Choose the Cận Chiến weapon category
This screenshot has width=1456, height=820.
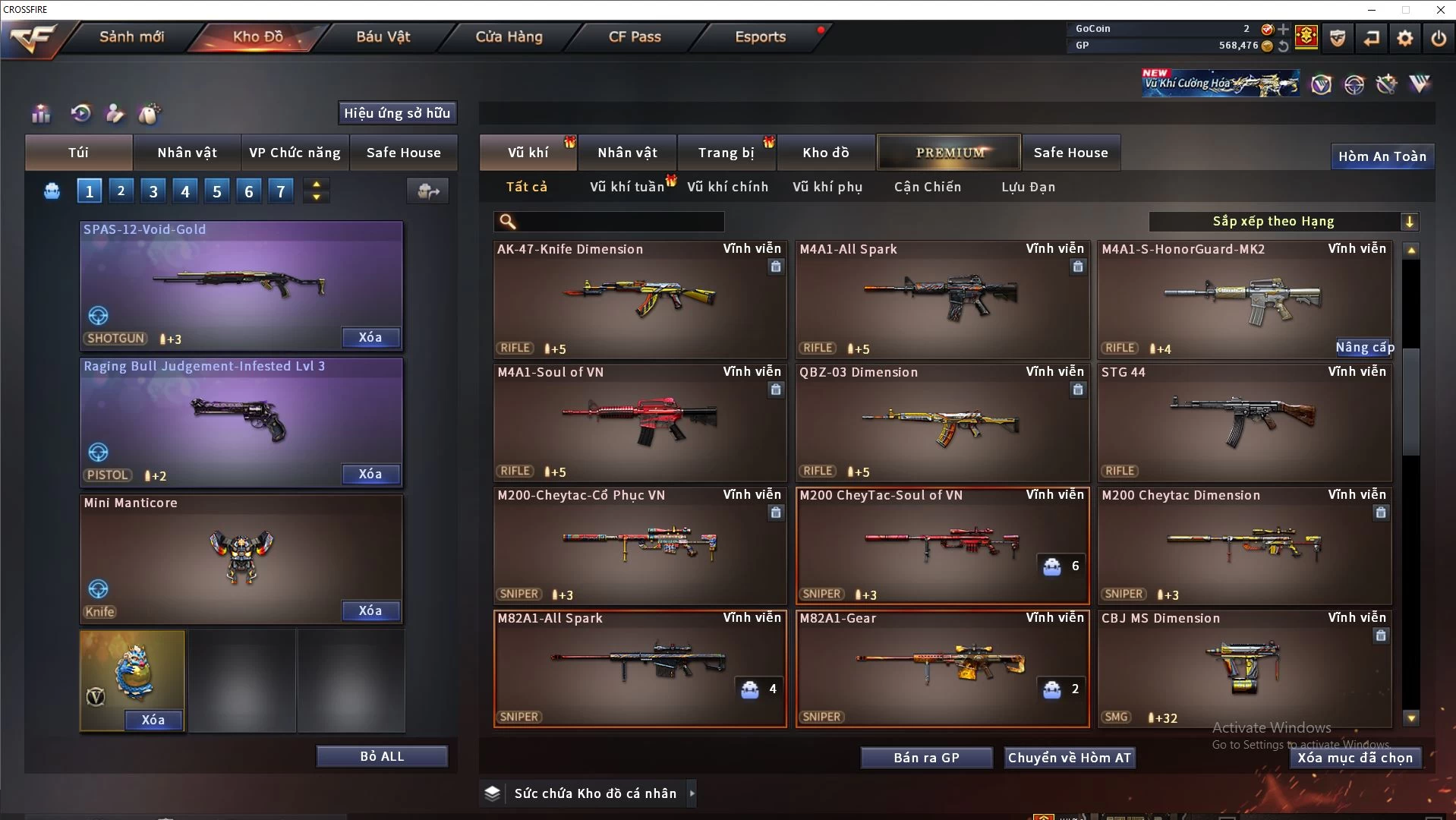pos(927,187)
